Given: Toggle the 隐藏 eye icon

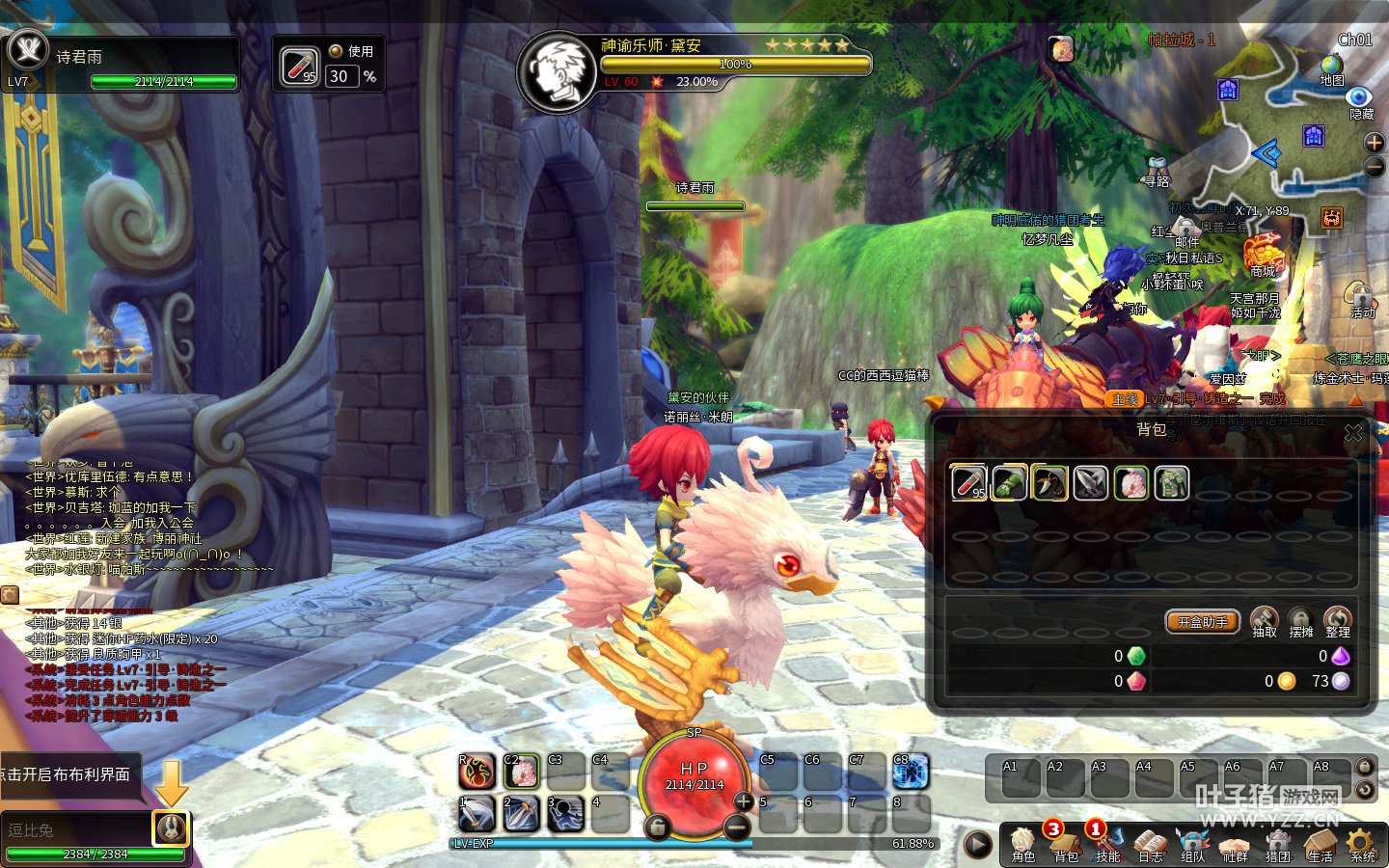Looking at the screenshot, I should pos(1360,99).
